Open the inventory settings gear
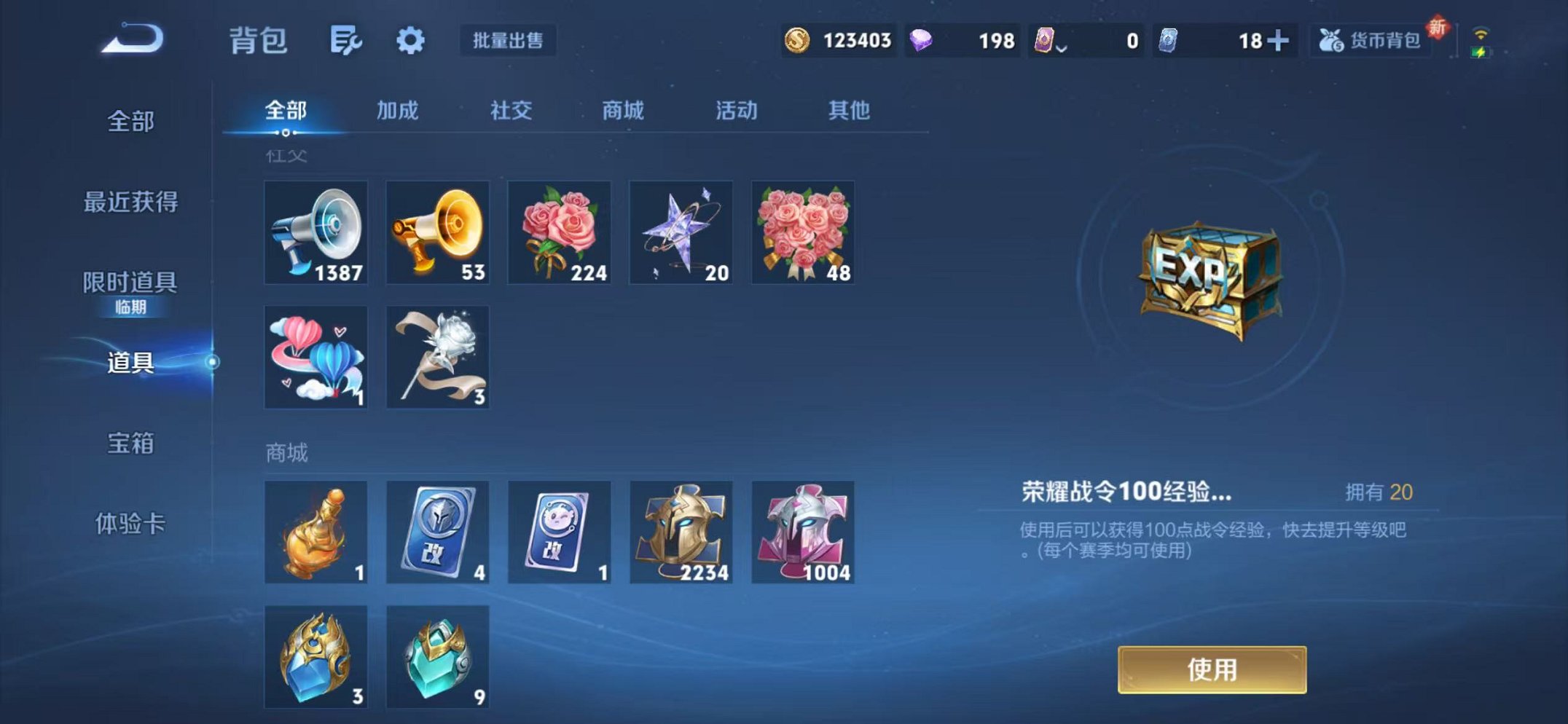Viewport: 1568px width, 724px height. coord(411,42)
